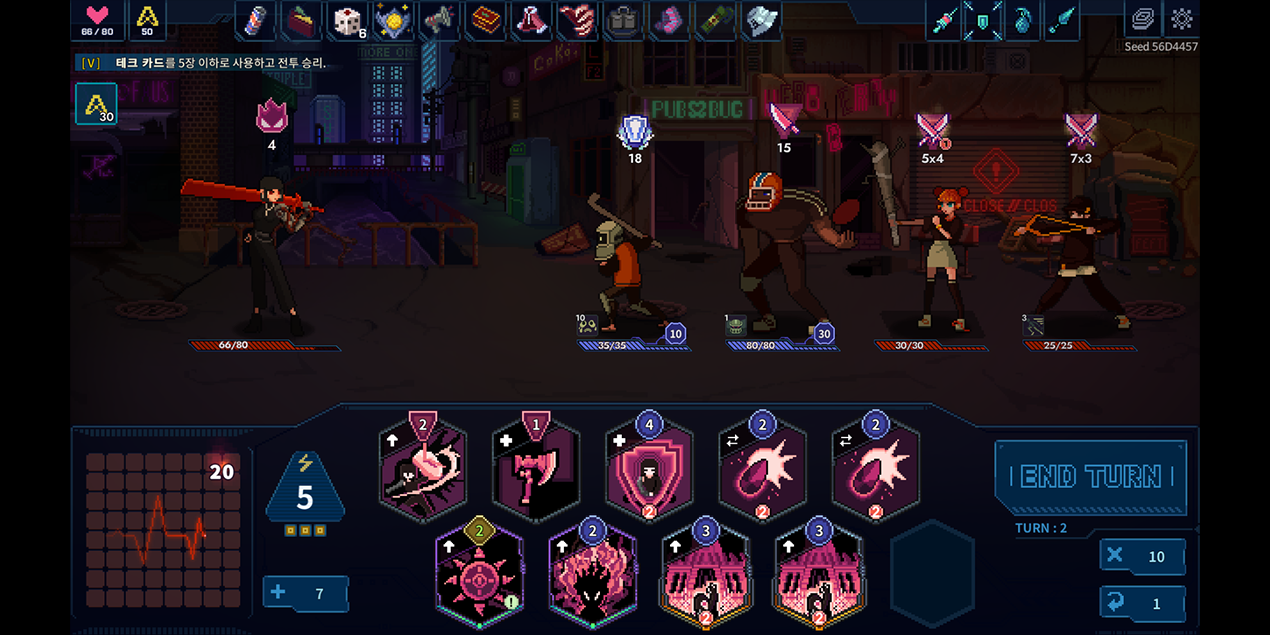Check the yellow A buff icon showing 30
This screenshot has width=1270, height=635.
click(x=96, y=104)
